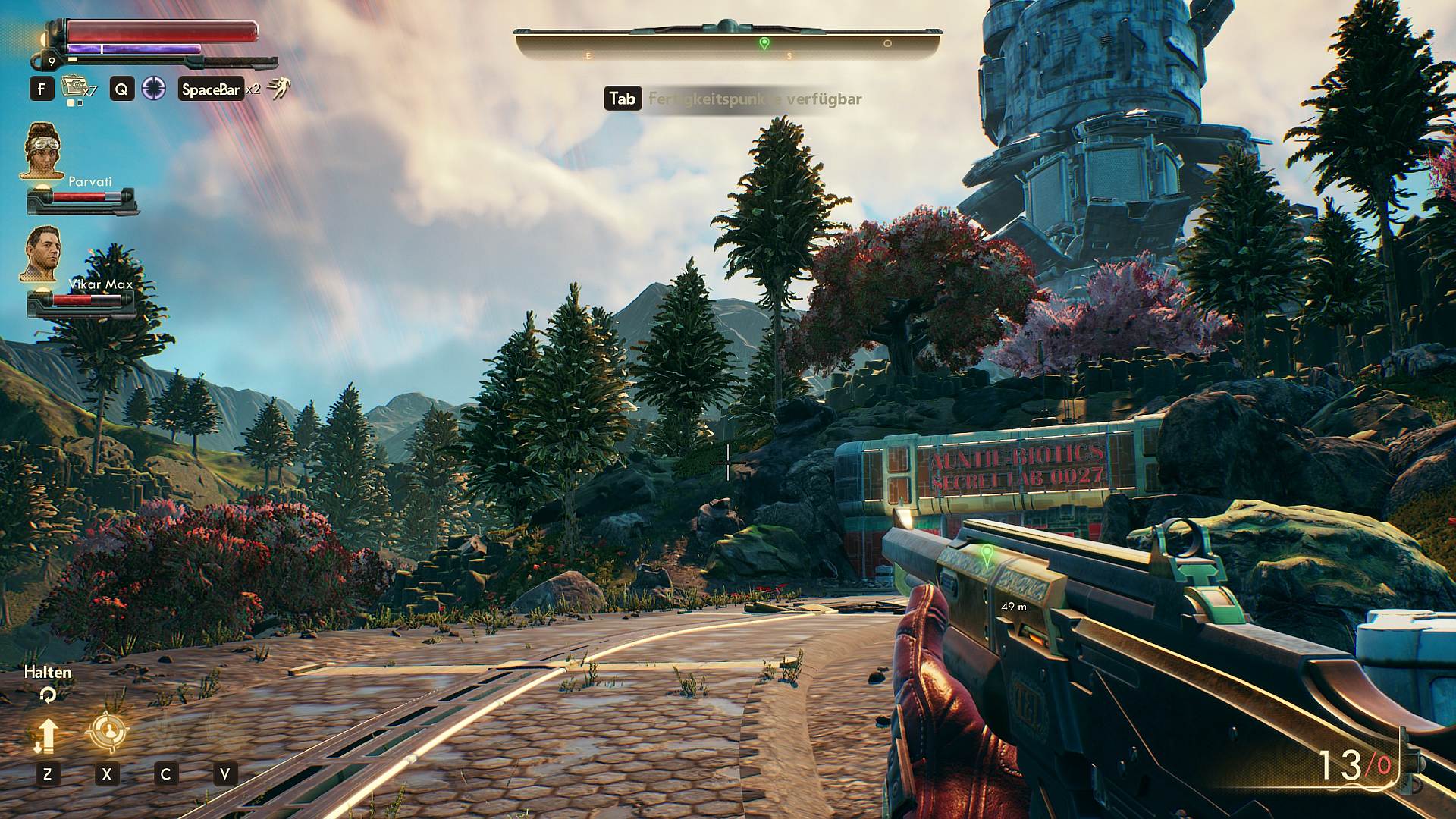
Task: Click the running figure dodge icon
Action: pyautogui.click(x=279, y=89)
